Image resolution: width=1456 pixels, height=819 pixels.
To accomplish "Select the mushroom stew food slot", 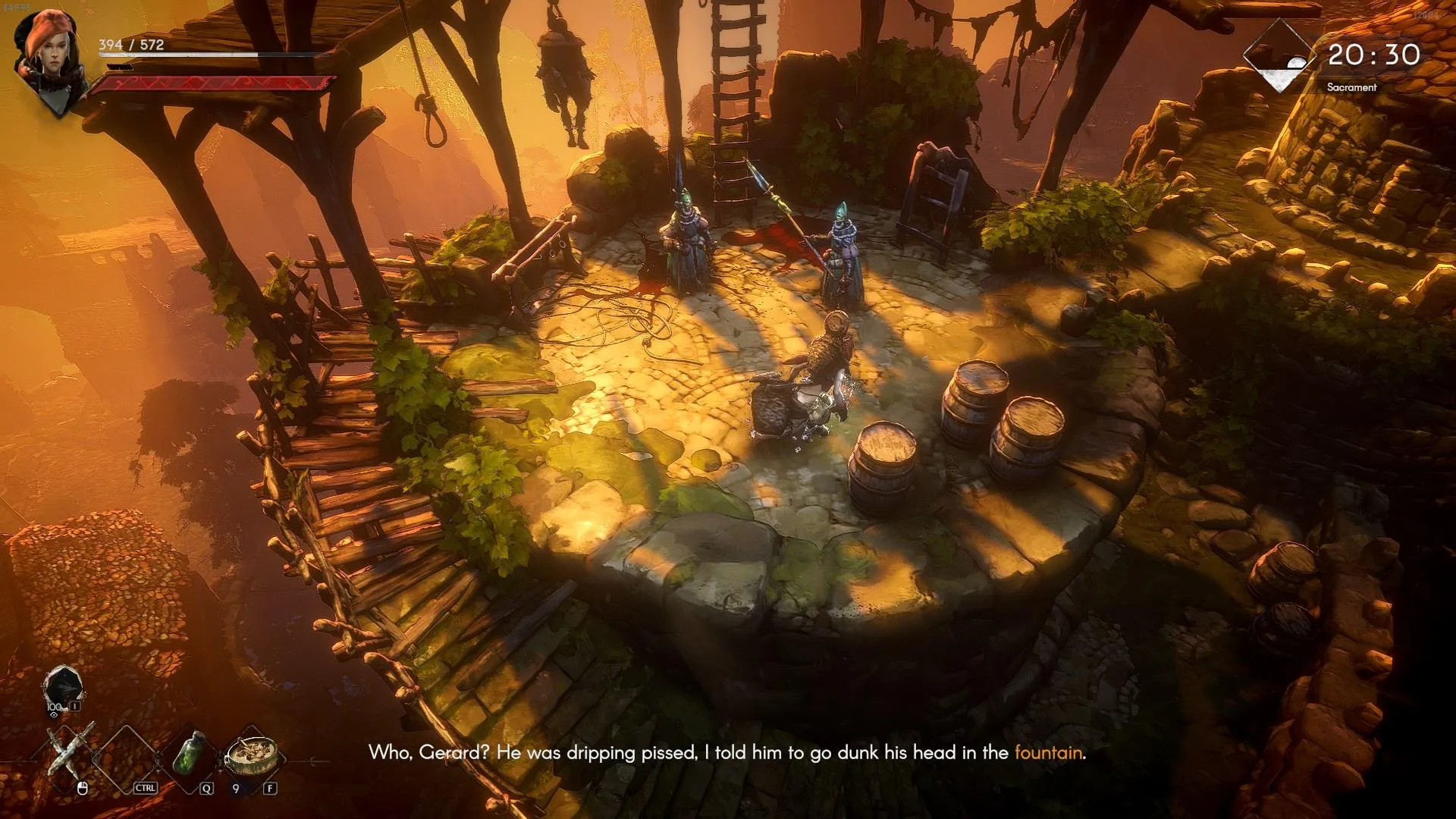I will coord(251,753).
